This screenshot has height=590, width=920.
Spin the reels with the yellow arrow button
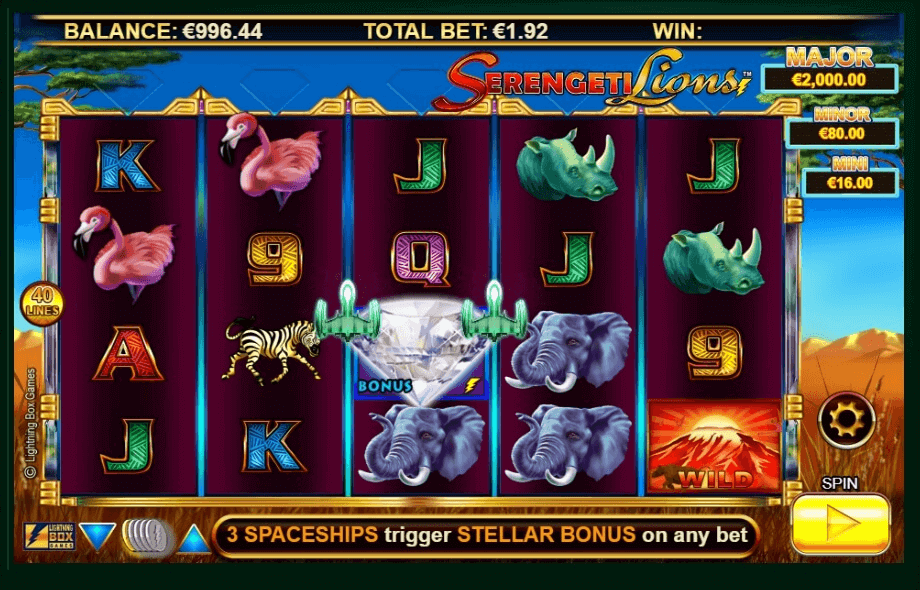[x=840, y=523]
